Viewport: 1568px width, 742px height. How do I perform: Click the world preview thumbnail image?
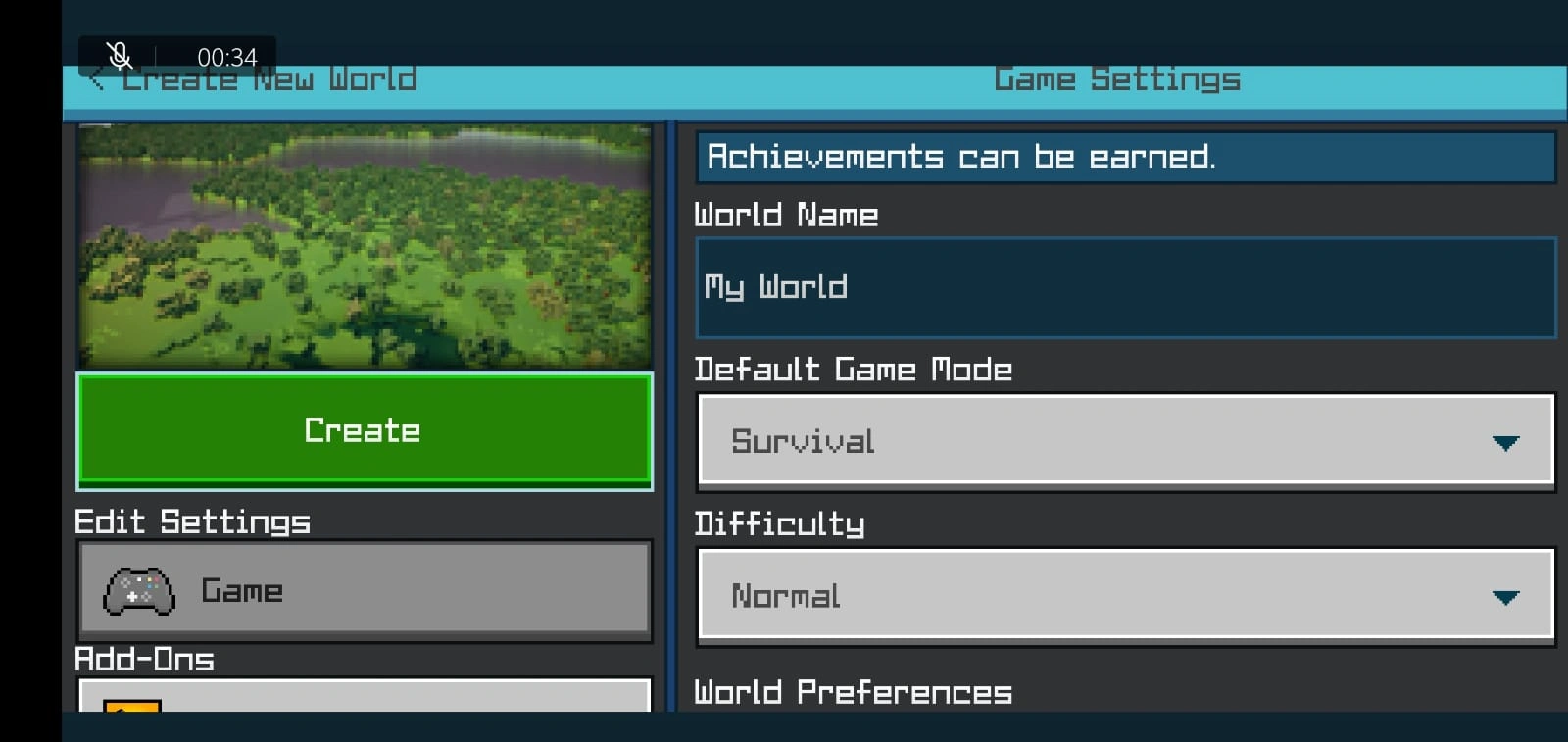(x=365, y=245)
